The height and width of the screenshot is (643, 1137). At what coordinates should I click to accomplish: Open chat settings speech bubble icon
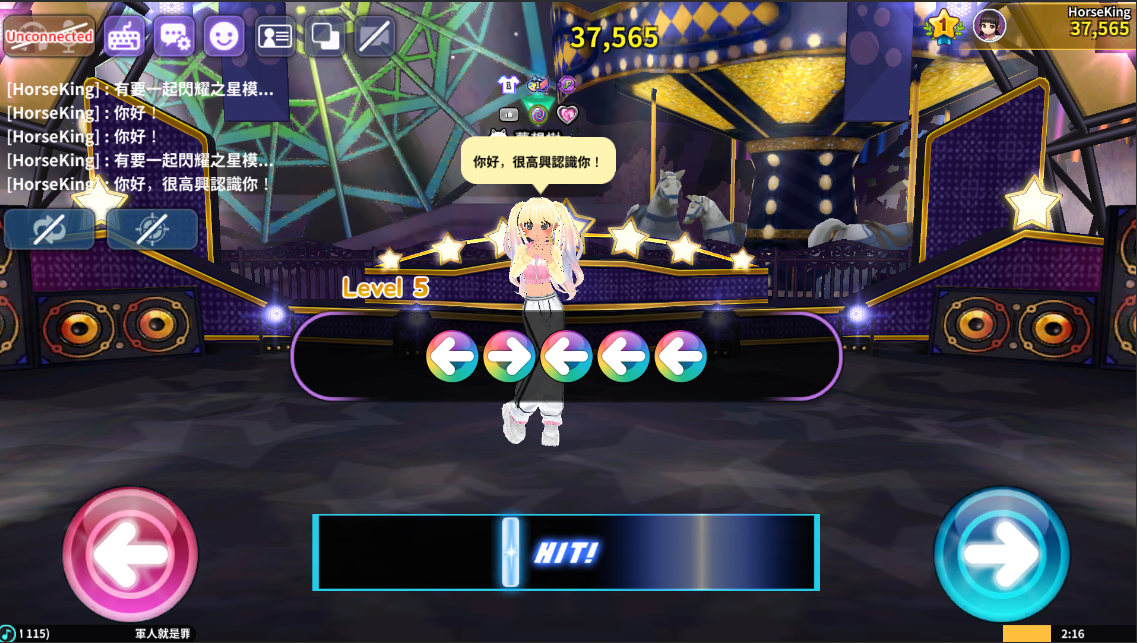174,36
